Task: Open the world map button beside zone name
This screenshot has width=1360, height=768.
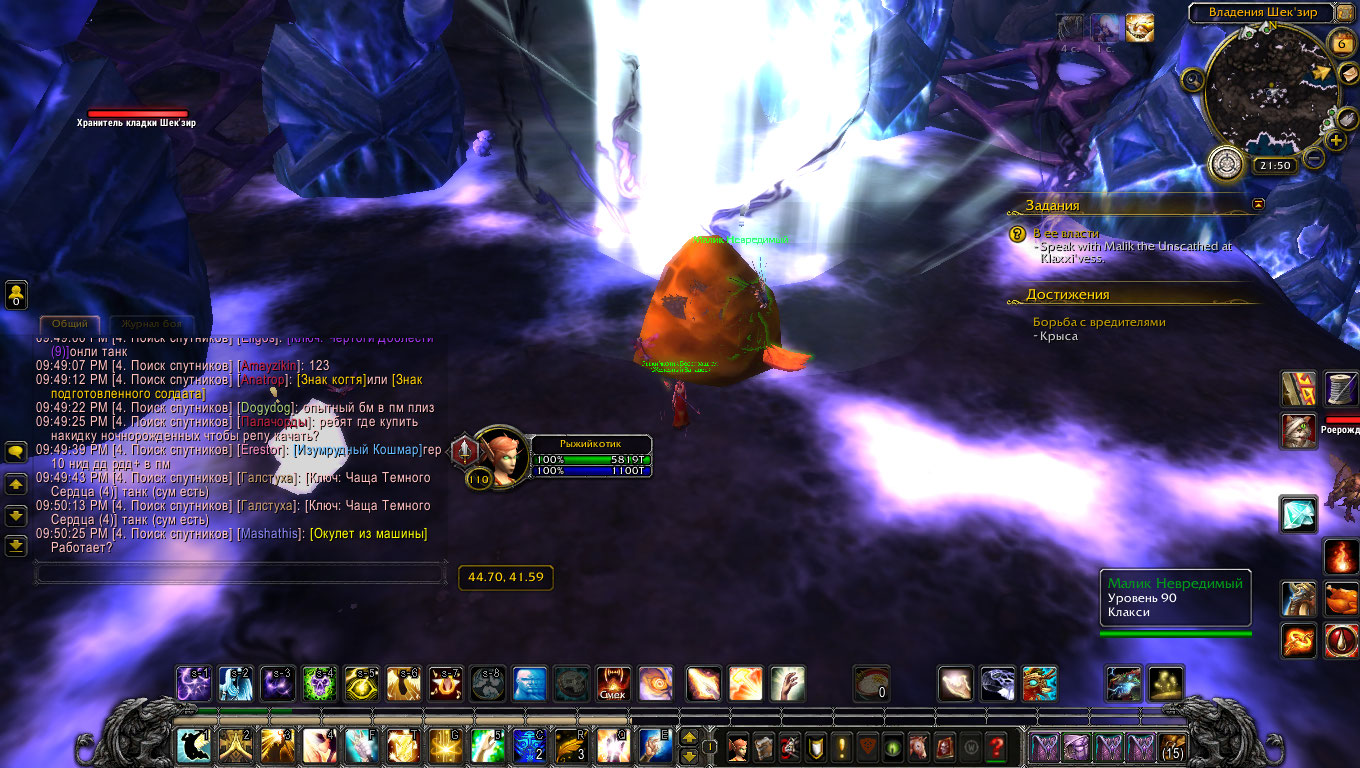Action: pos(1346,12)
